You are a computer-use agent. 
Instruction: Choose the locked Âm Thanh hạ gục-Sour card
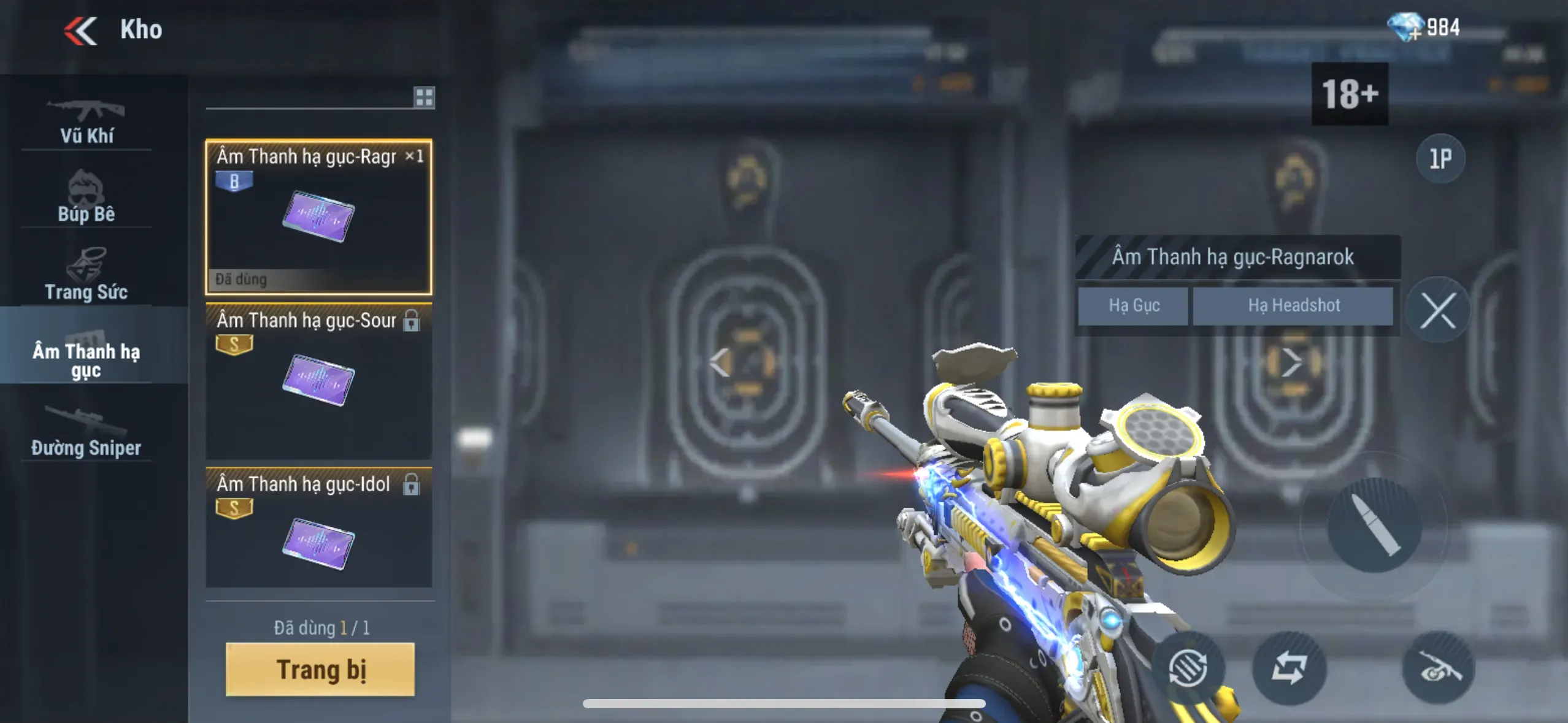(318, 380)
